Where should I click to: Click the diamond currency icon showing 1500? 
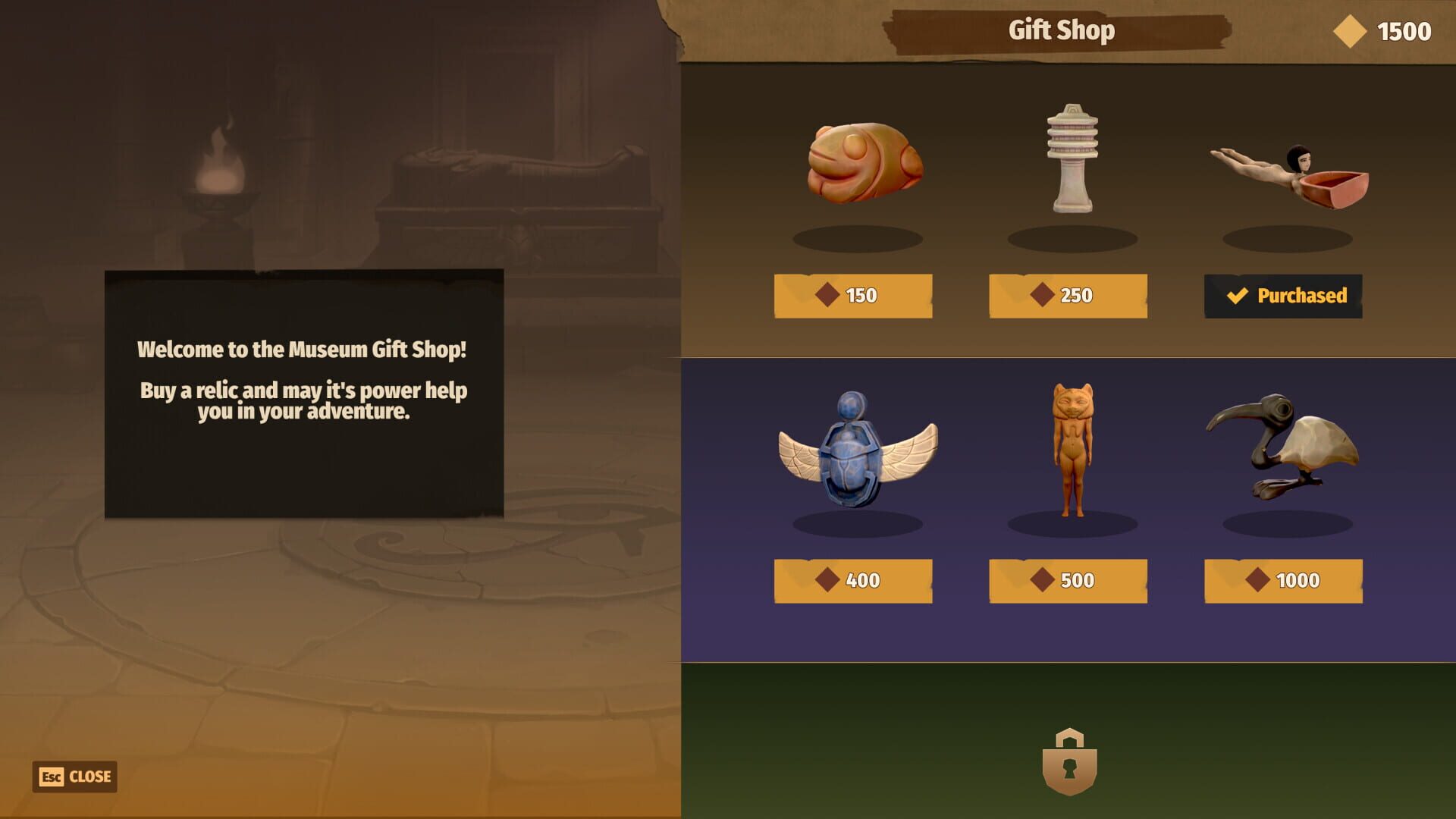click(x=1350, y=31)
